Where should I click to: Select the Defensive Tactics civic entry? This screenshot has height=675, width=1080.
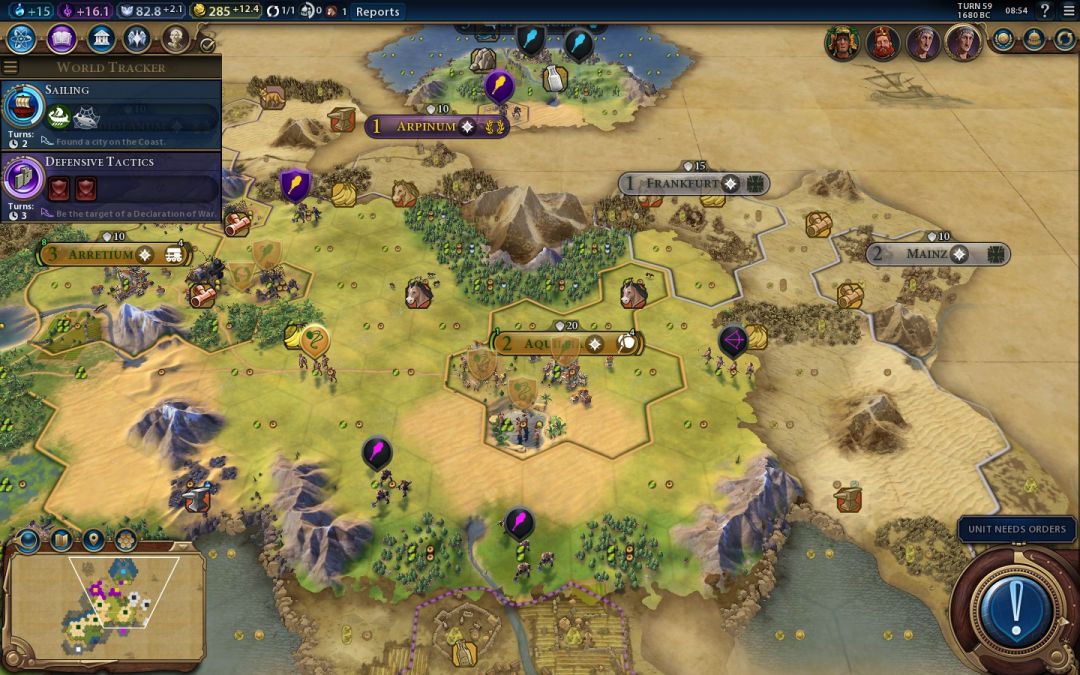tap(110, 185)
